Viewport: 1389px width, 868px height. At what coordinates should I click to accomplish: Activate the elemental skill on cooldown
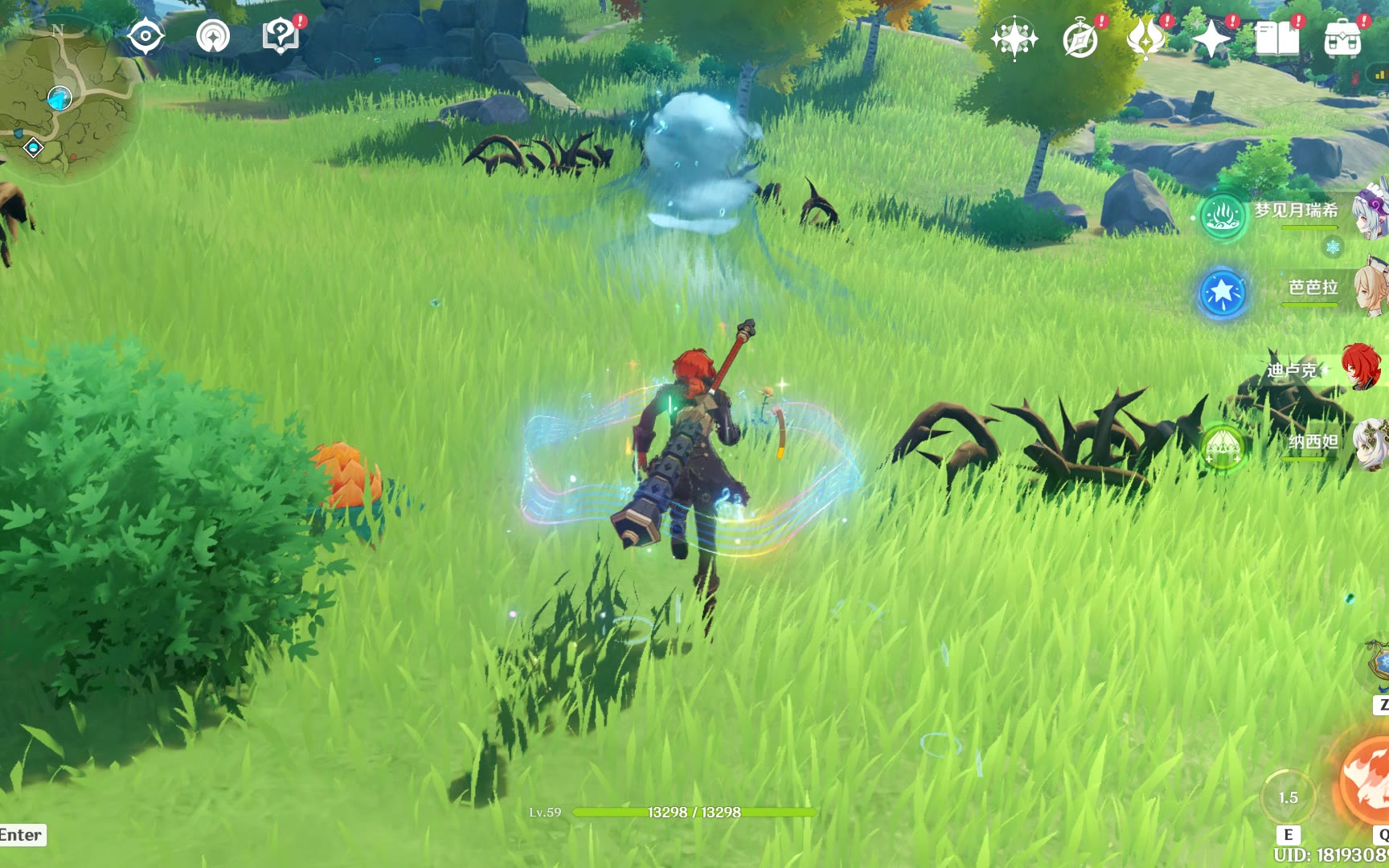[x=1288, y=796]
